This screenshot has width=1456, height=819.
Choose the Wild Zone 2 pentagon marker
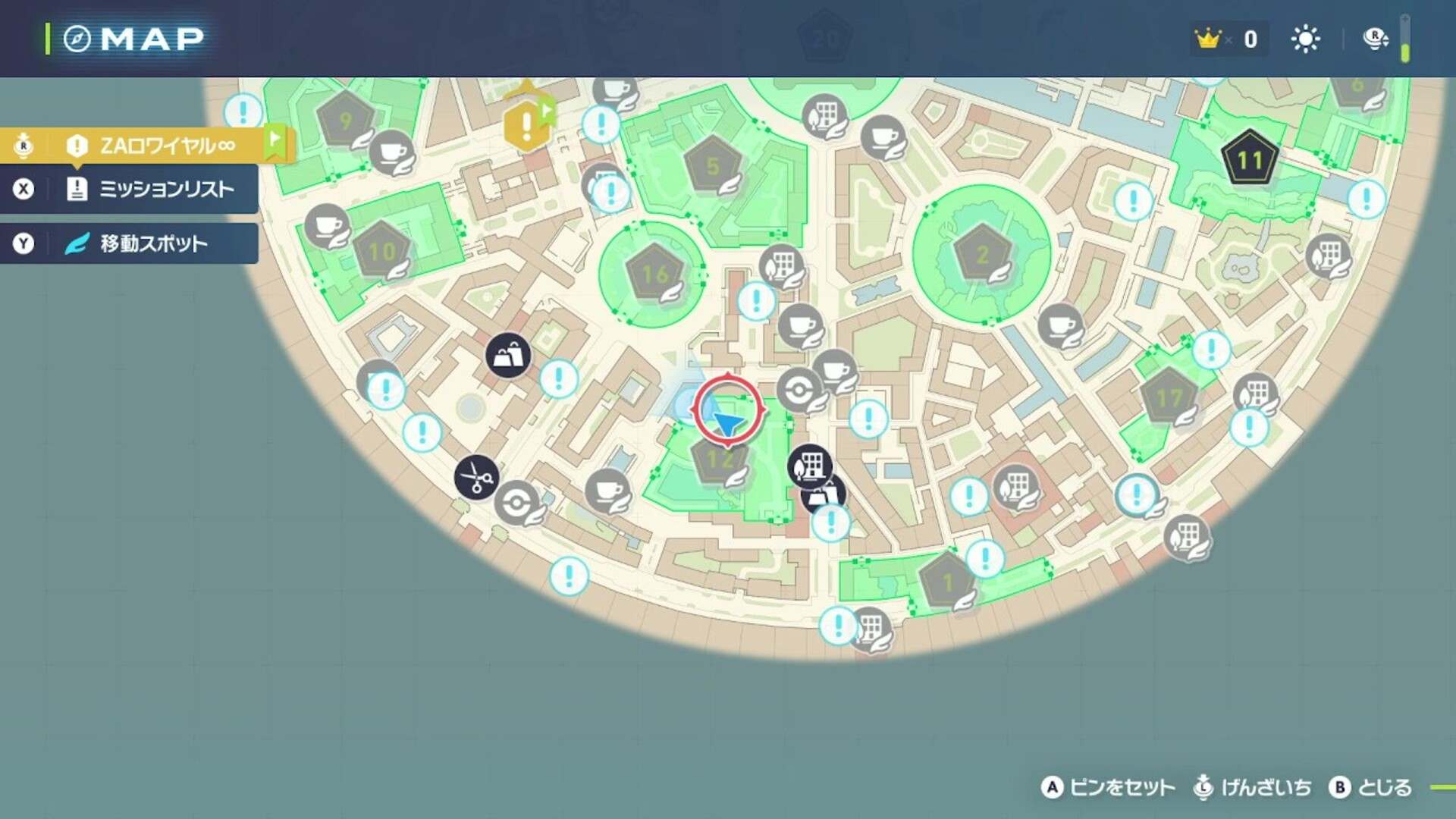pyautogui.click(x=983, y=254)
